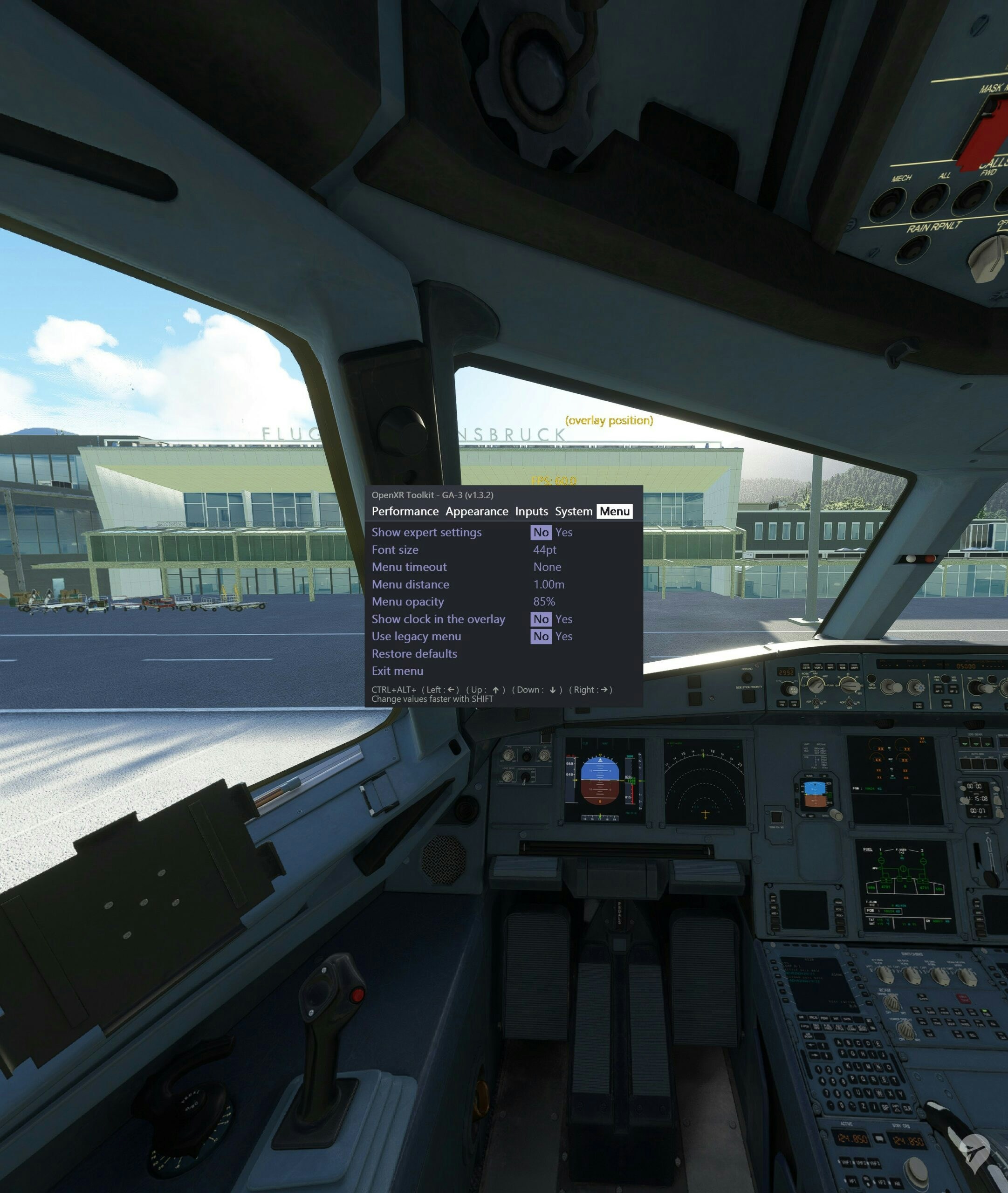Click the Menu opacity 85% value
Image resolution: width=1008 pixels, height=1193 pixels.
544,602
